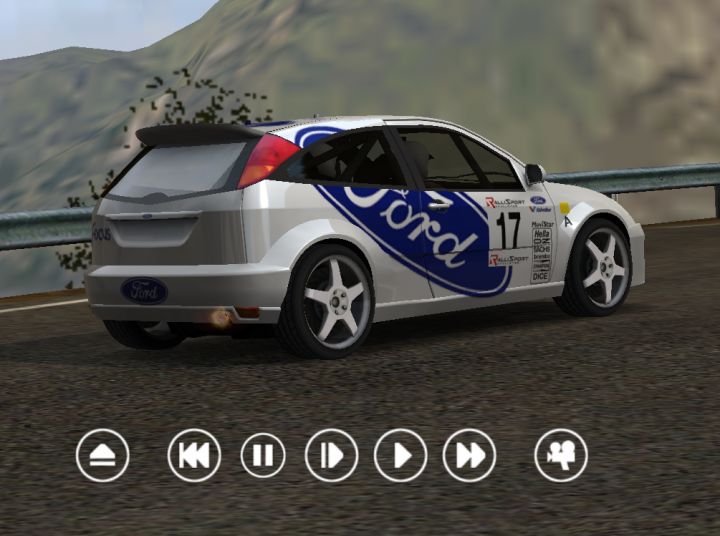Step the replay in slow motion
The height and width of the screenshot is (536, 720).
pos(331,455)
